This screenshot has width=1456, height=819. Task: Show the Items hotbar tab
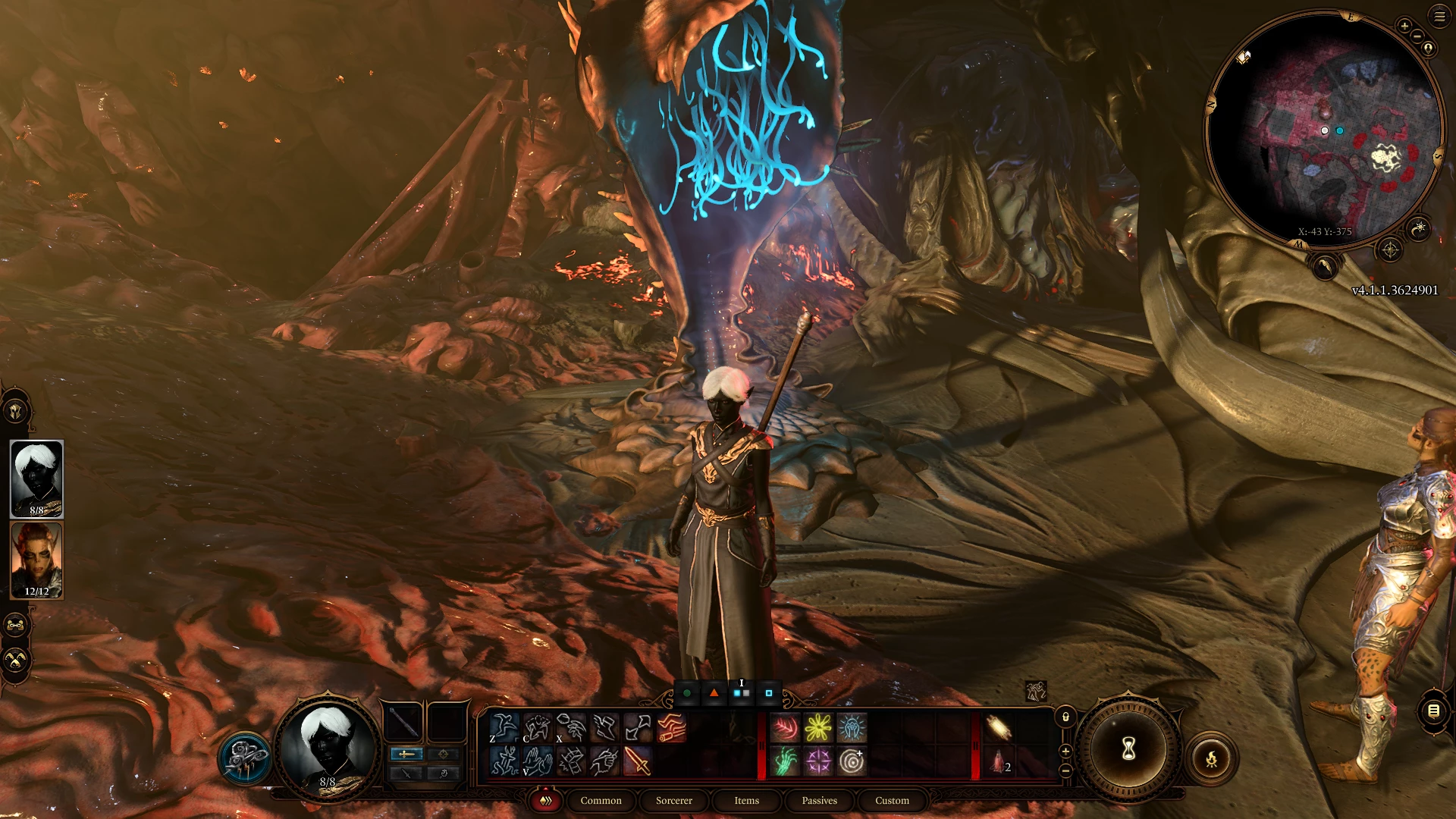click(x=746, y=800)
